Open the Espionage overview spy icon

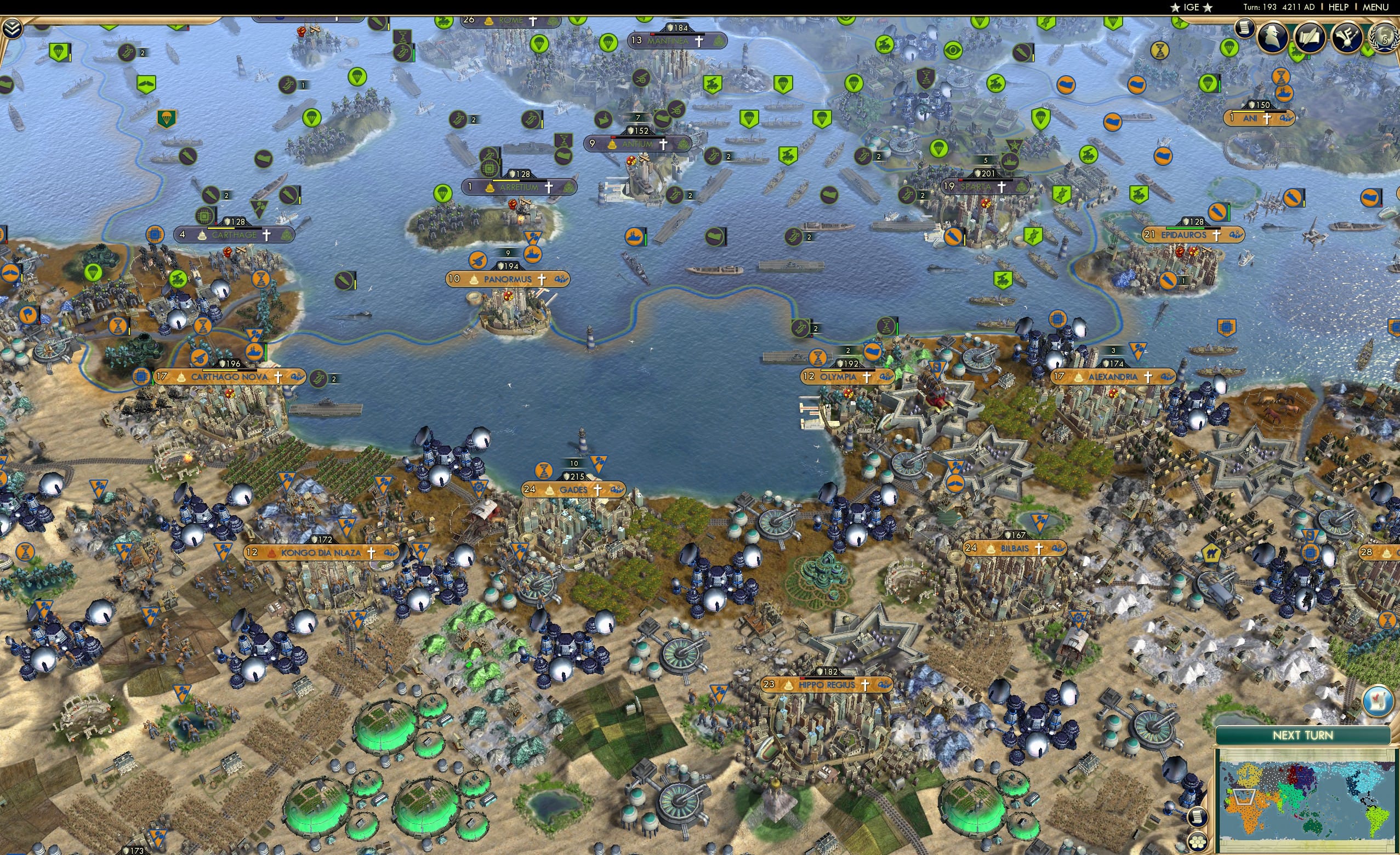coord(1273,38)
